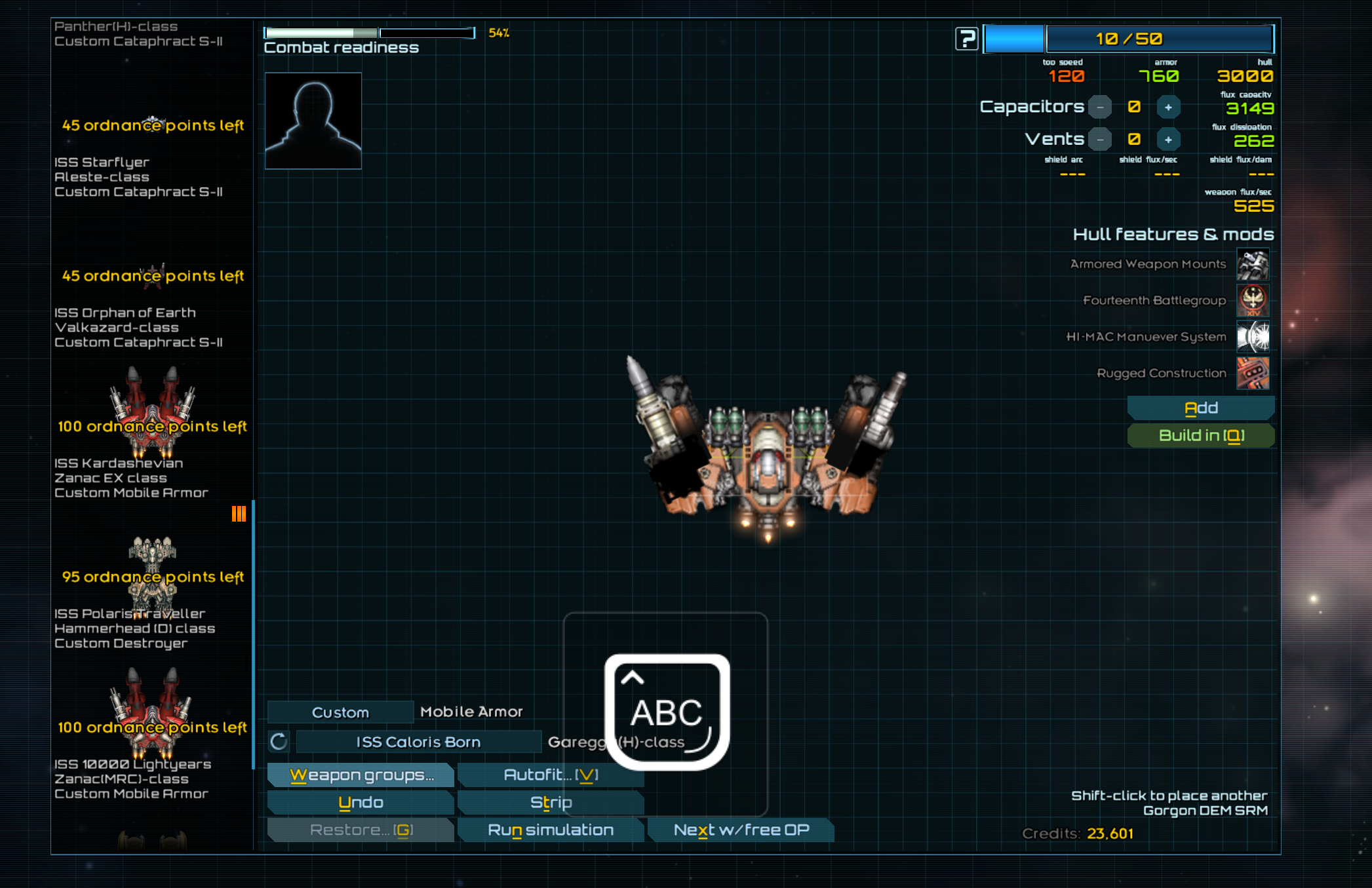Increase Capacitors with the plus button
Screen dimensions: 1372x888
pos(1168,107)
